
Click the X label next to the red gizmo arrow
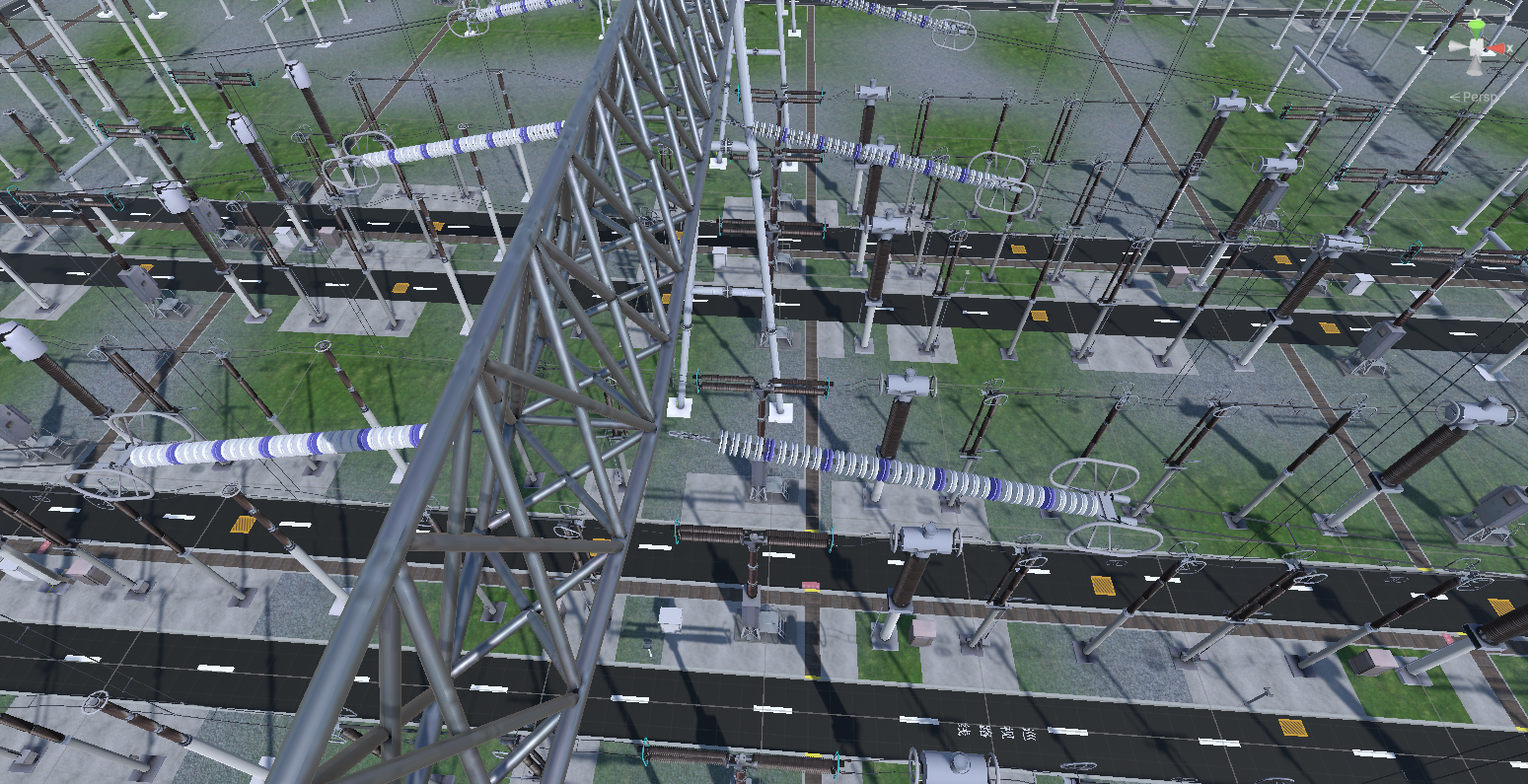point(1510,48)
